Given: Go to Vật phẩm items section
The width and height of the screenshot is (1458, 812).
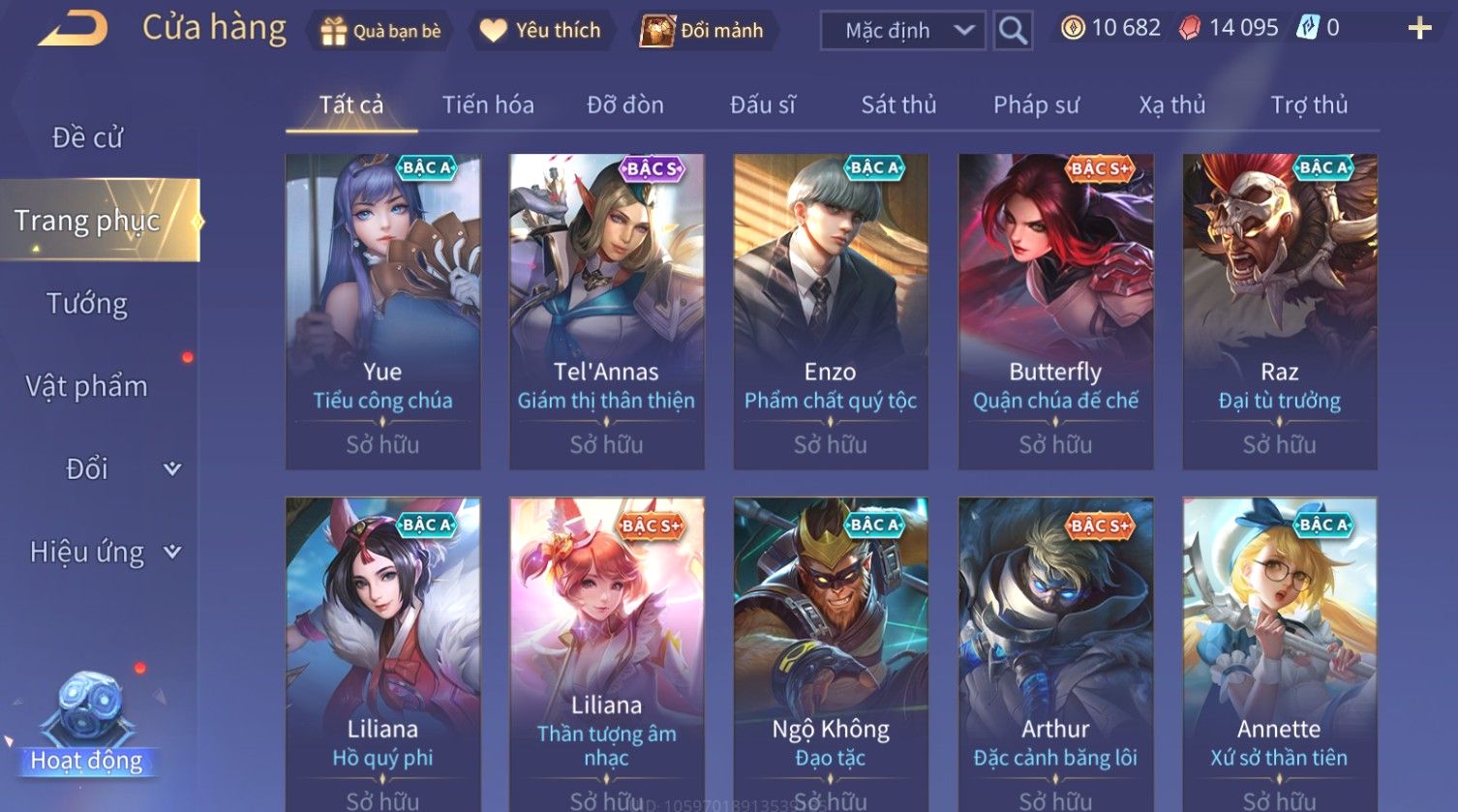Looking at the screenshot, I should pos(87,386).
